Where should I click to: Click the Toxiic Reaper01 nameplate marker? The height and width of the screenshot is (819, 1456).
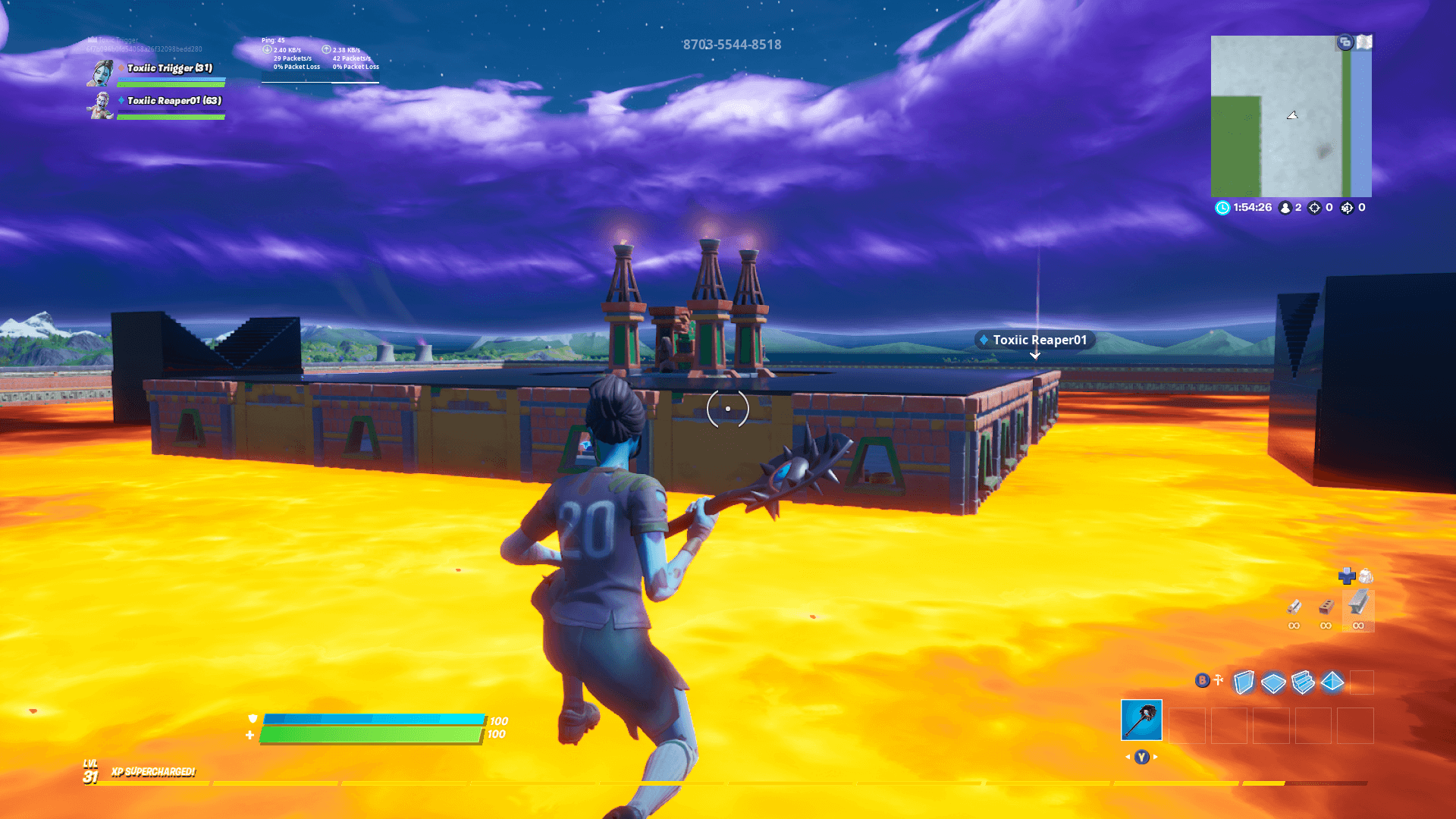pyautogui.click(x=1034, y=340)
